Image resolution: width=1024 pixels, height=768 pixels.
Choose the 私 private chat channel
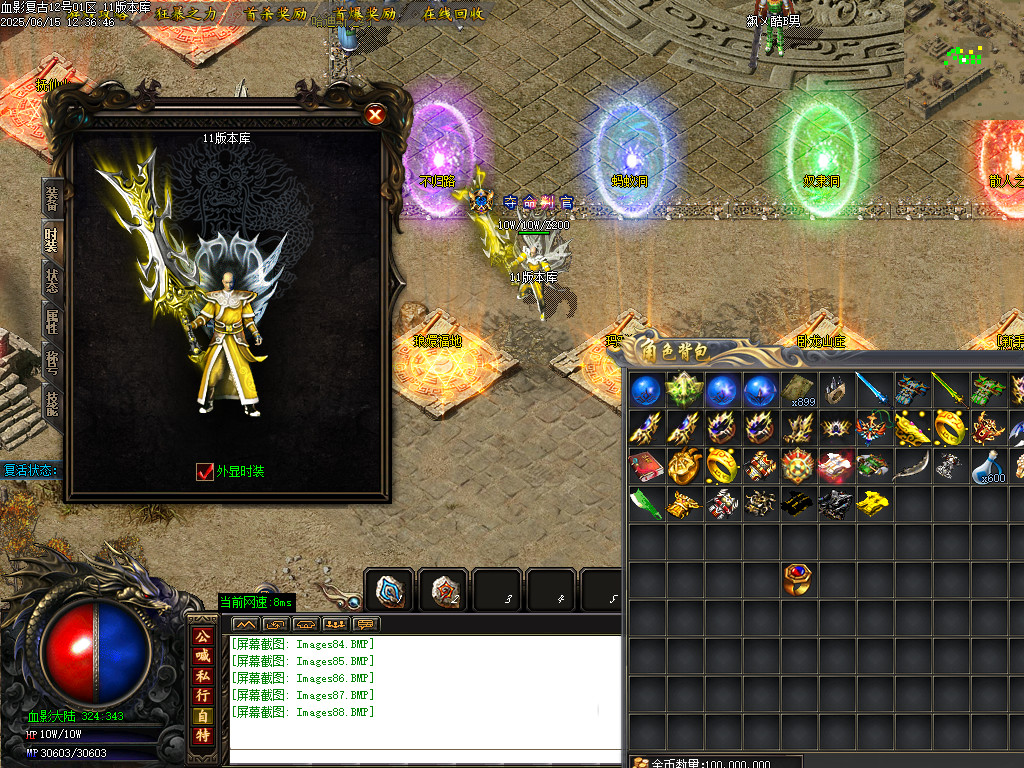pos(203,676)
